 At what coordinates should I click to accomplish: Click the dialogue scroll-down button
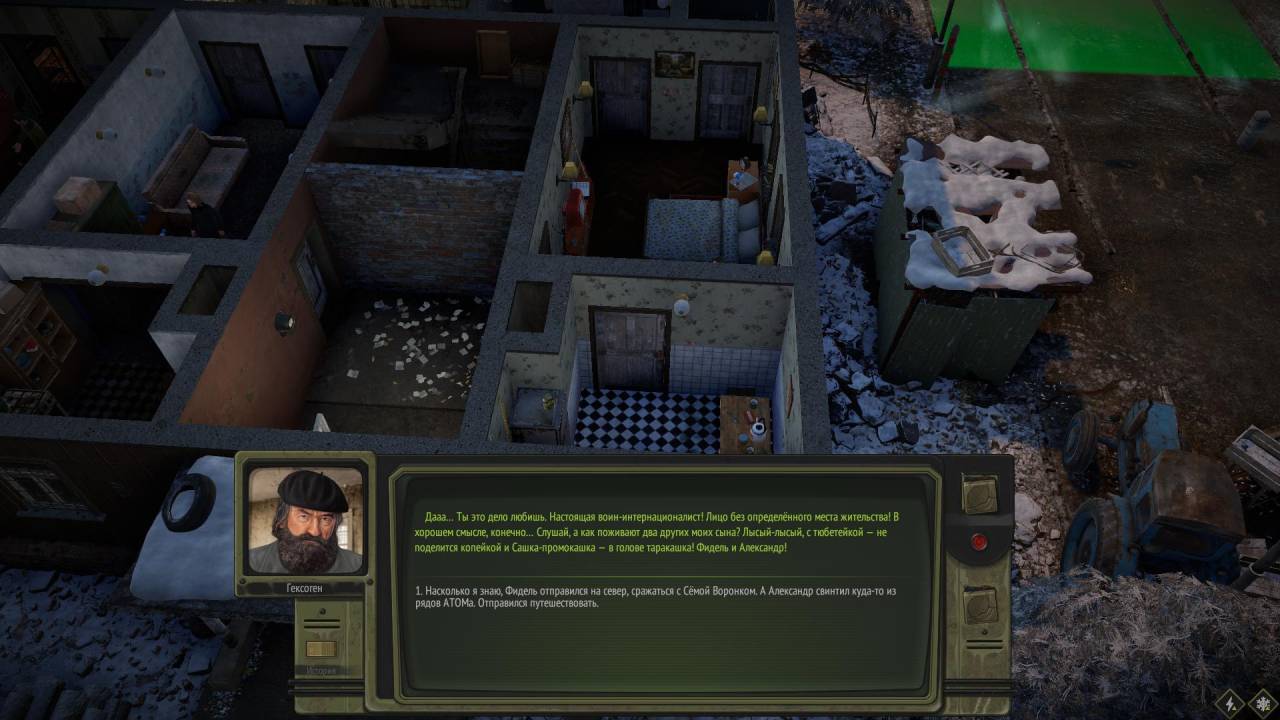coord(979,605)
